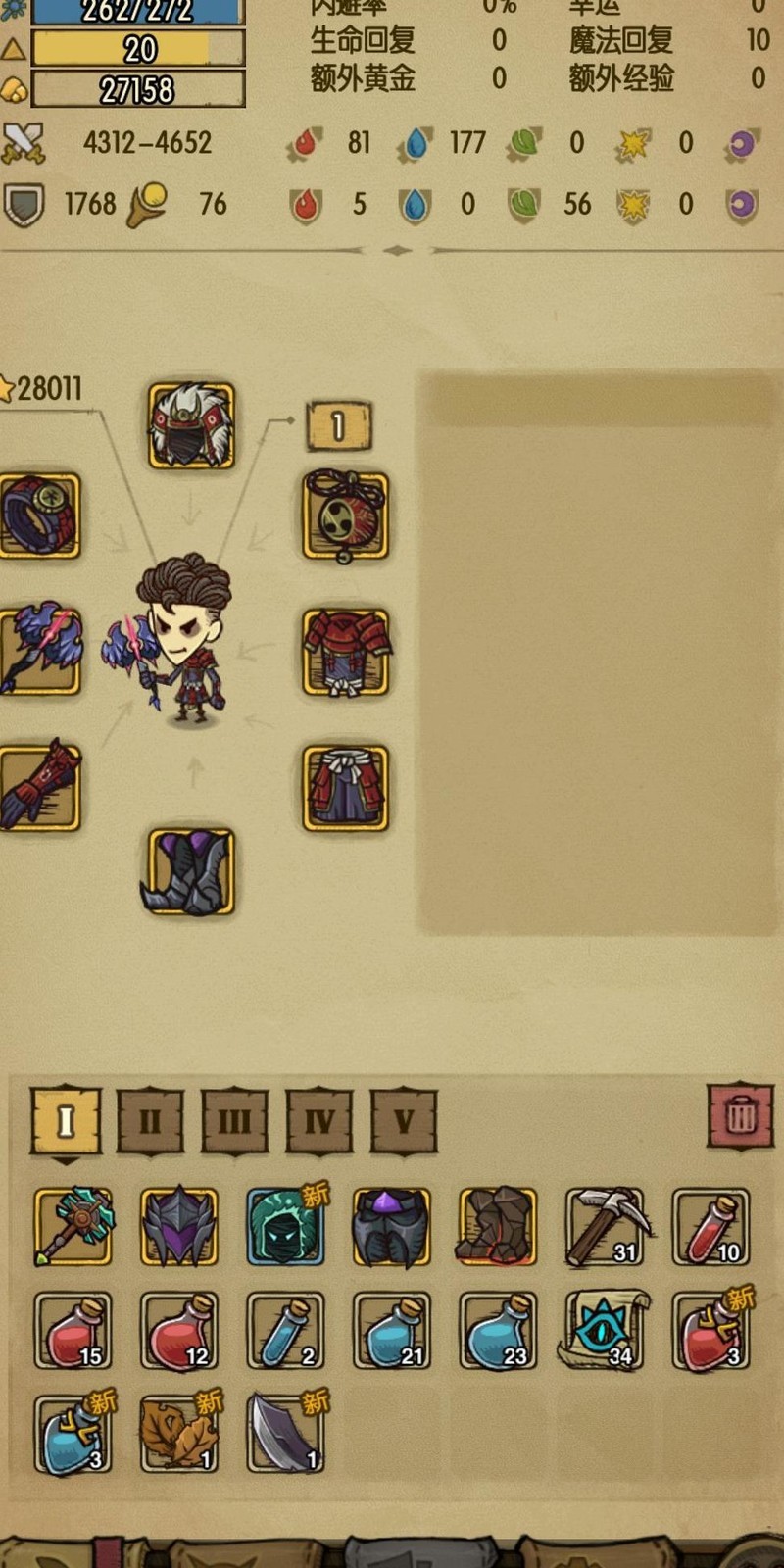Select the equipped amulet with cord

pyautogui.click(x=345, y=516)
